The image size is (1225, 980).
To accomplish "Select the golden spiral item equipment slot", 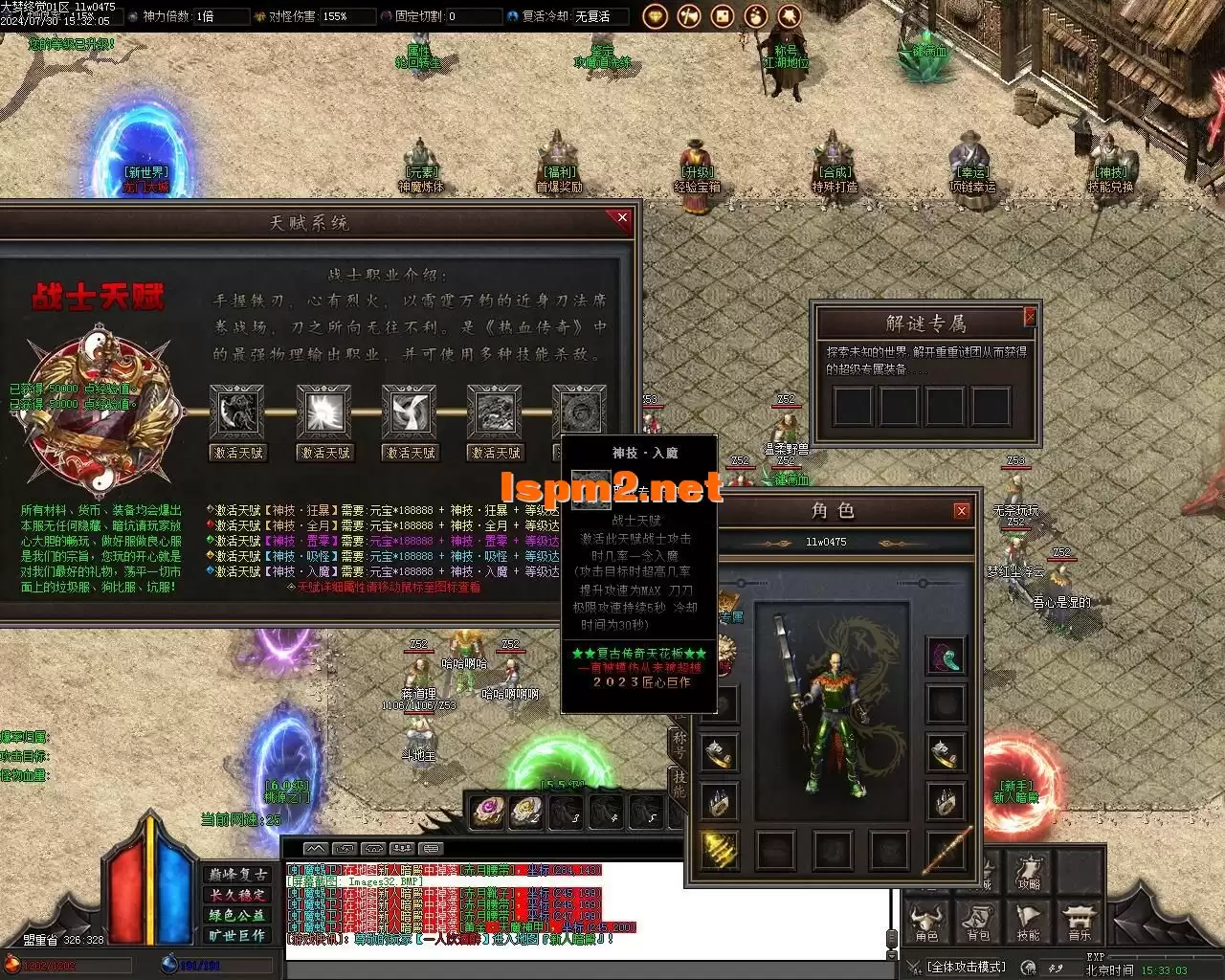I will (x=719, y=850).
